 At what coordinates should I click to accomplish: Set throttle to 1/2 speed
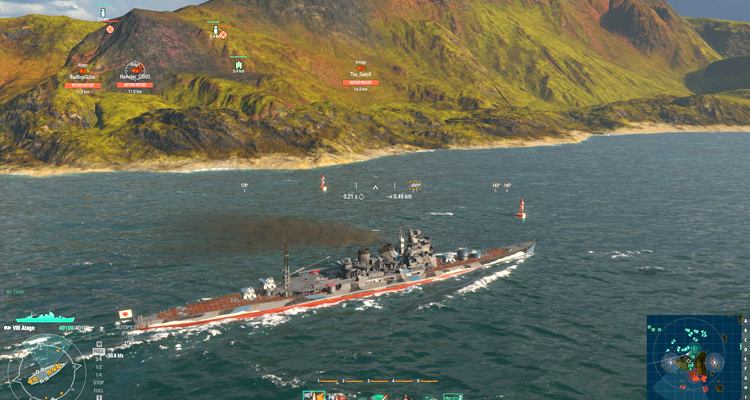98,368
